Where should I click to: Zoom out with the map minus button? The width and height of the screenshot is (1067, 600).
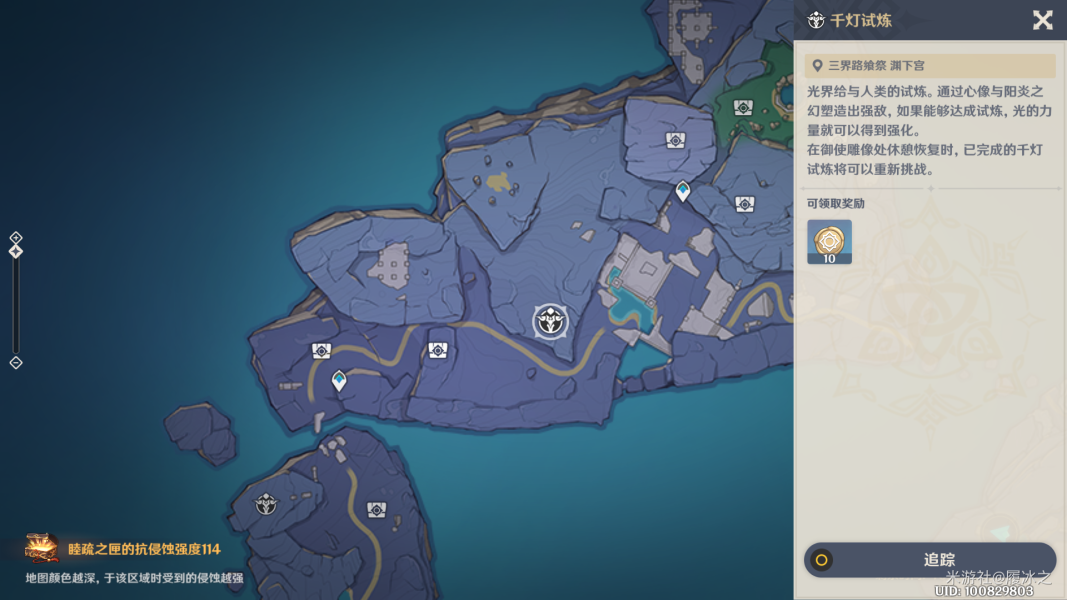(x=16, y=363)
